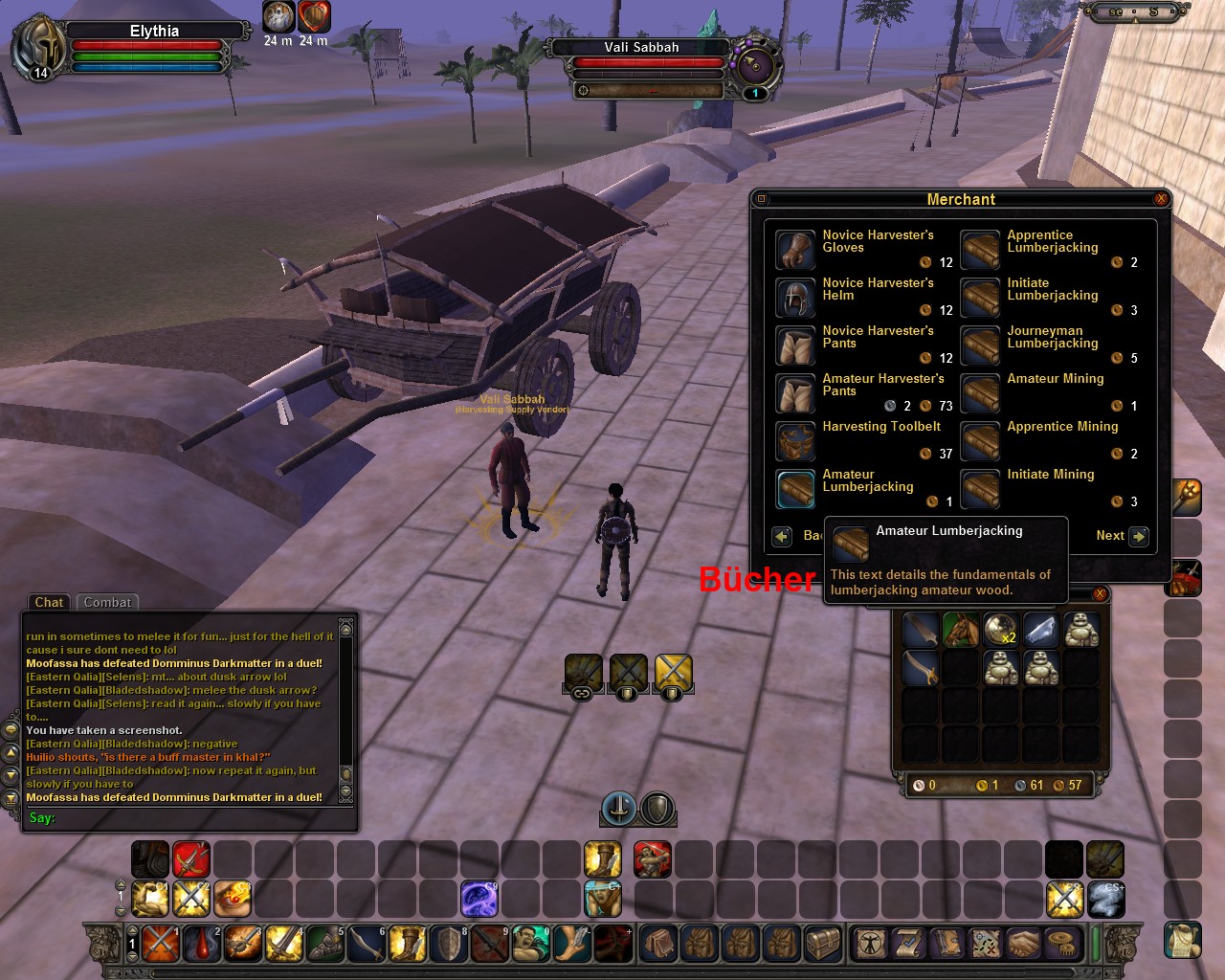Switch to the Chat tab
This screenshot has height=980, width=1225.
pos(49,602)
